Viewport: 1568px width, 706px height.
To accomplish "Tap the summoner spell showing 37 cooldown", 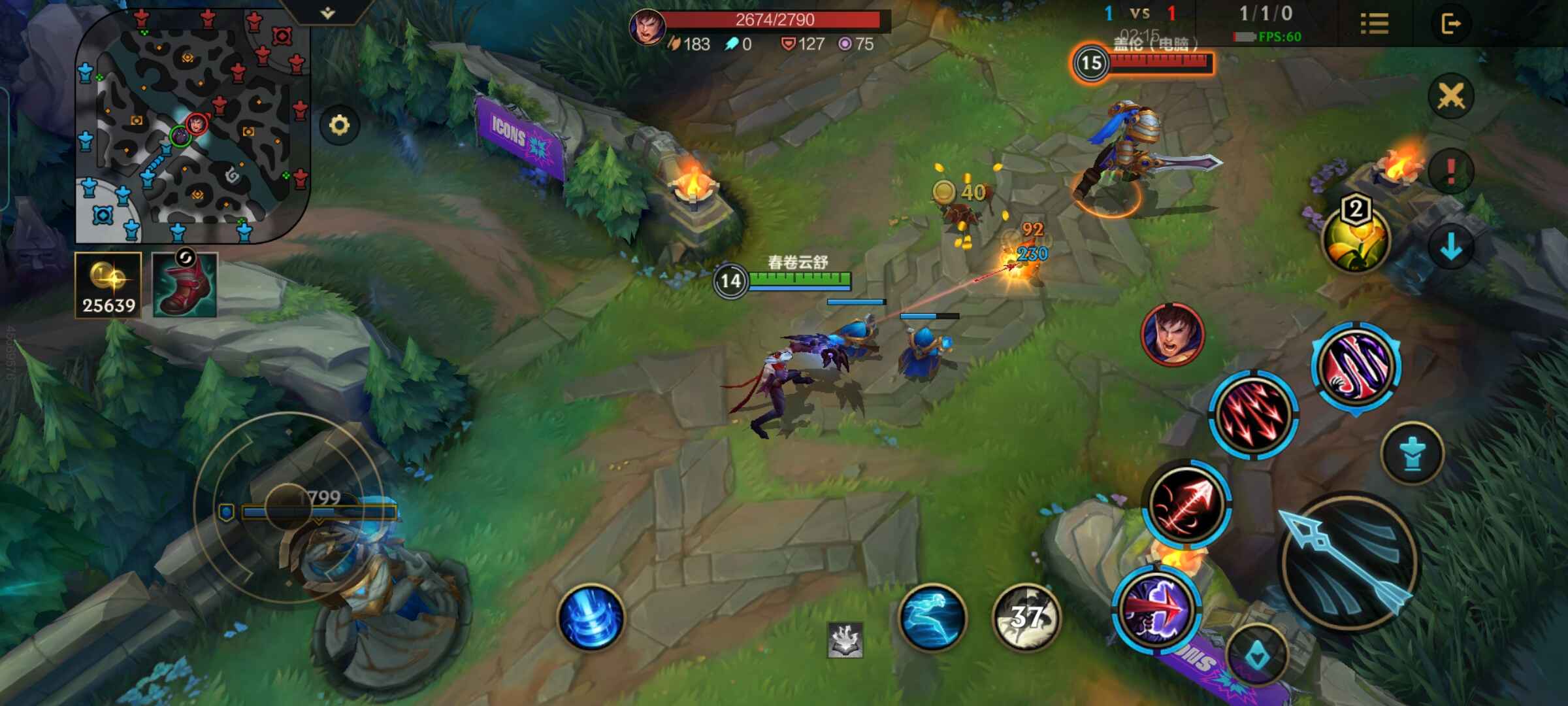I will click(x=1026, y=617).
